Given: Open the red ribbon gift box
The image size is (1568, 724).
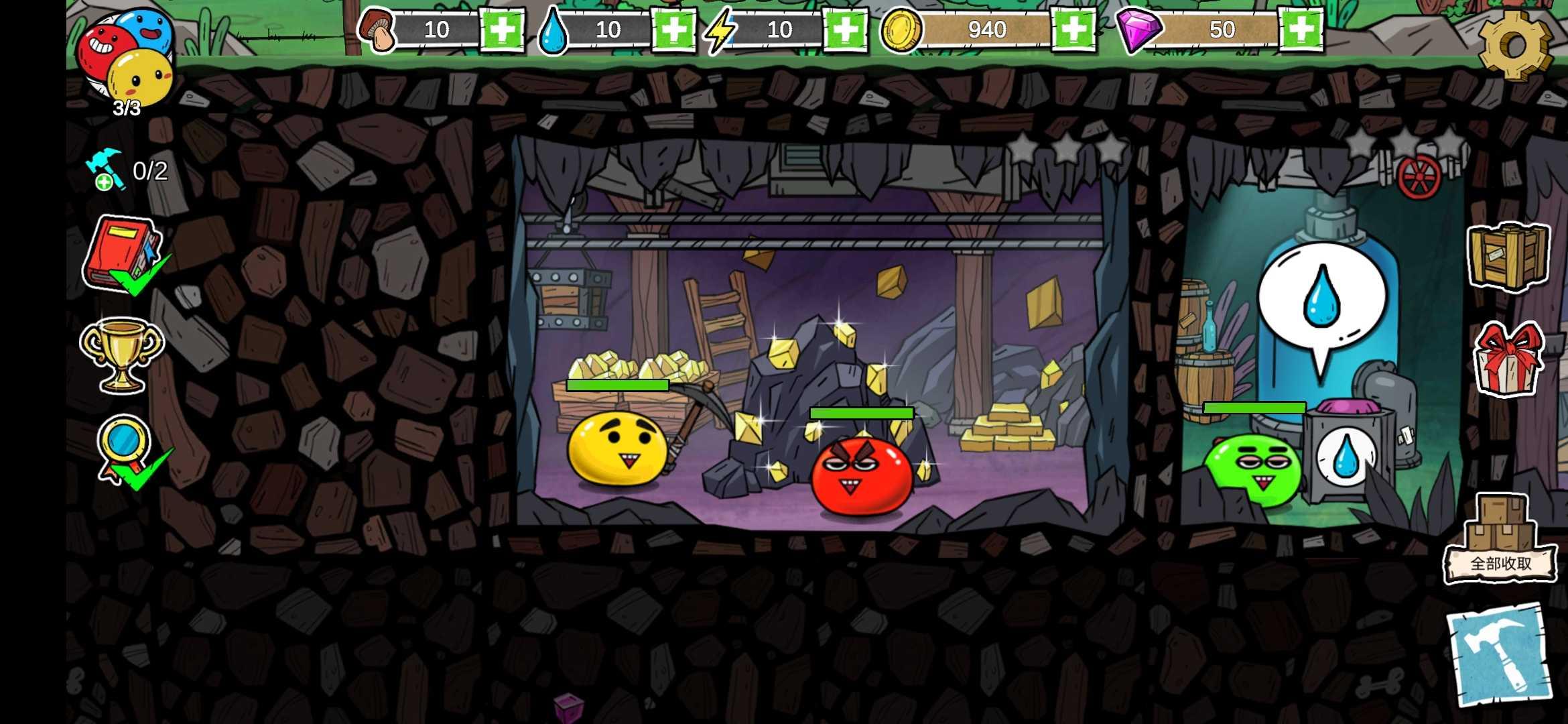Looking at the screenshot, I should click(1508, 359).
